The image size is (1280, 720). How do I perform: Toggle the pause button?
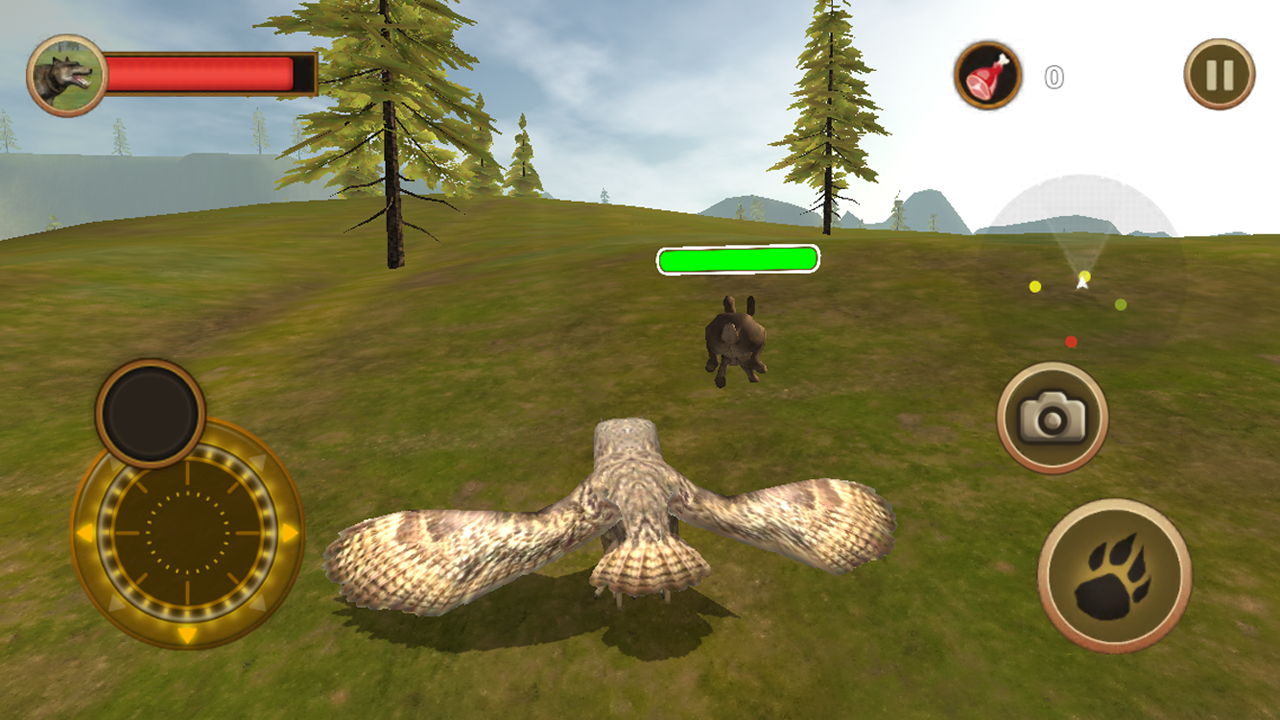coord(1218,73)
